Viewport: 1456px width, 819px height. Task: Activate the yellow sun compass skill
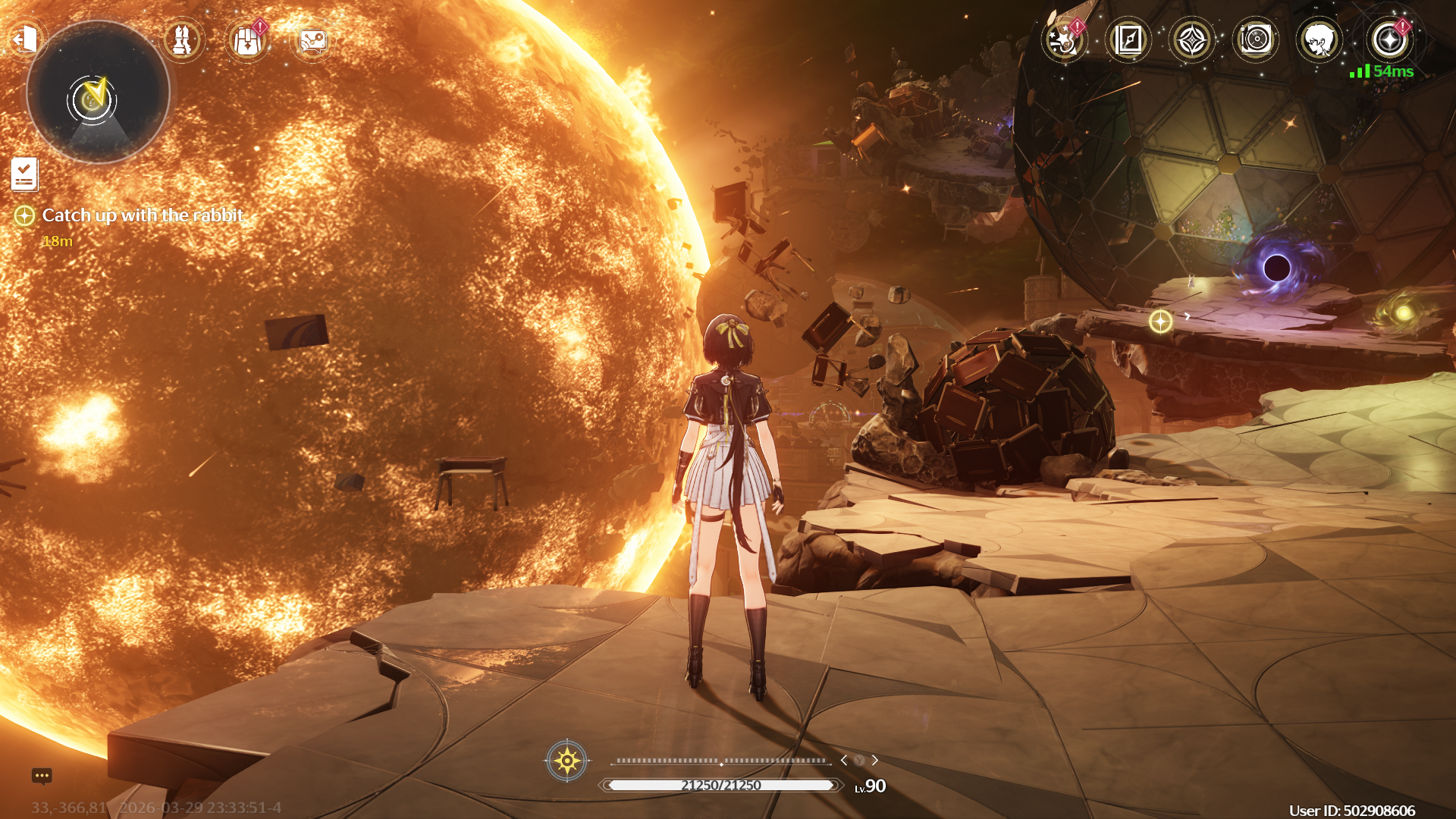[566, 760]
